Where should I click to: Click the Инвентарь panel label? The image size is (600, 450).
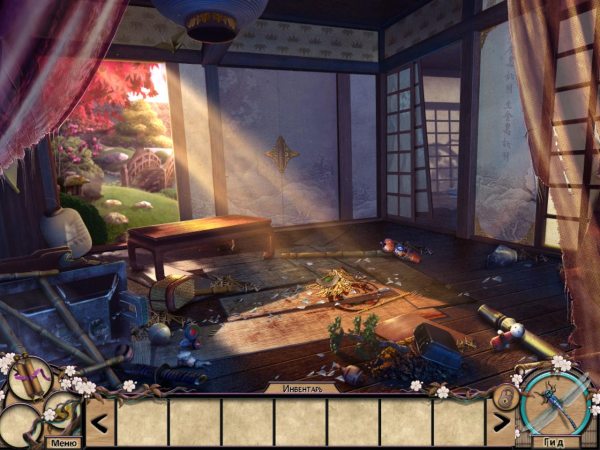coord(299,387)
